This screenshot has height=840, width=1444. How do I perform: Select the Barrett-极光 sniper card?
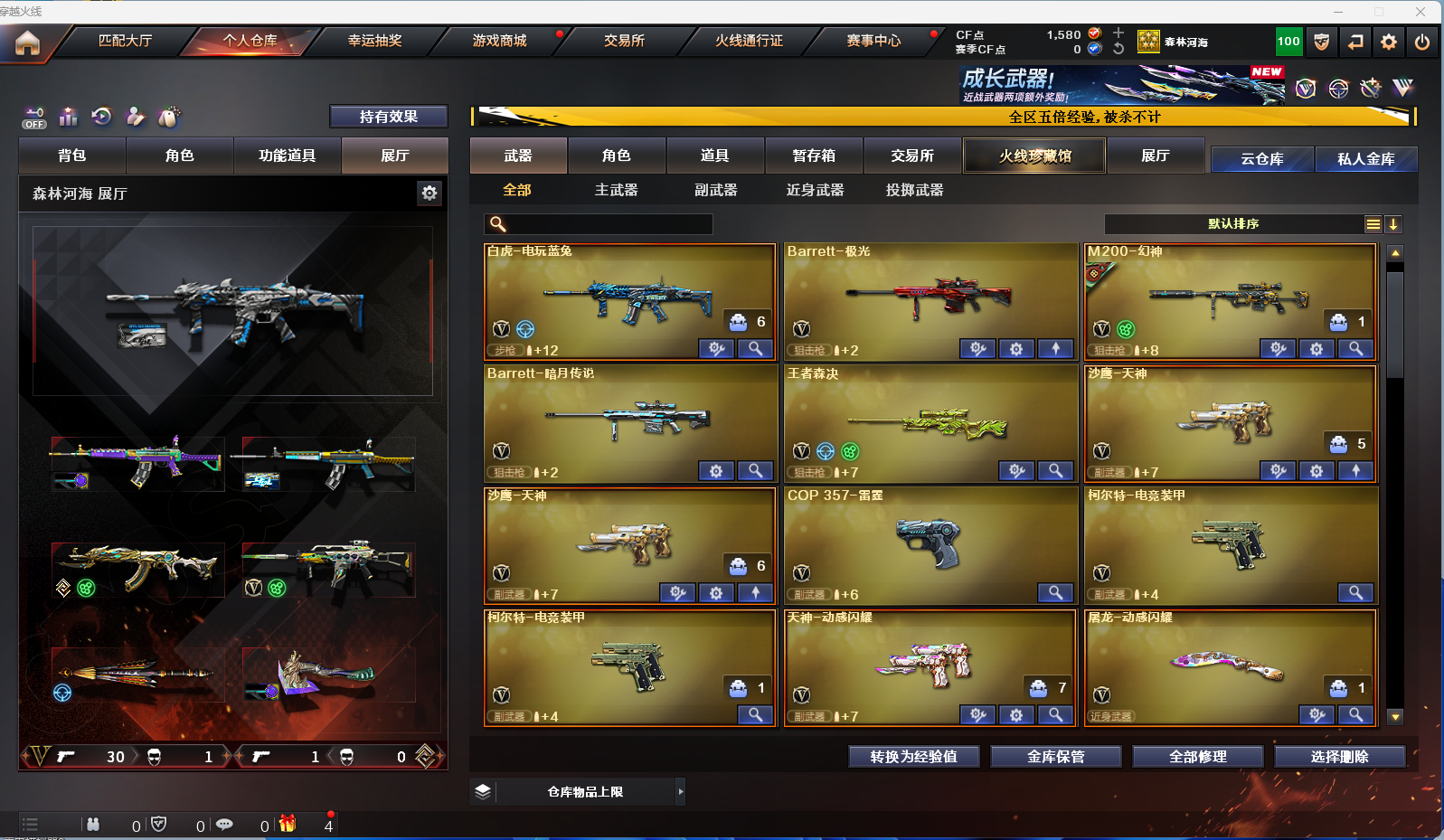click(x=930, y=297)
